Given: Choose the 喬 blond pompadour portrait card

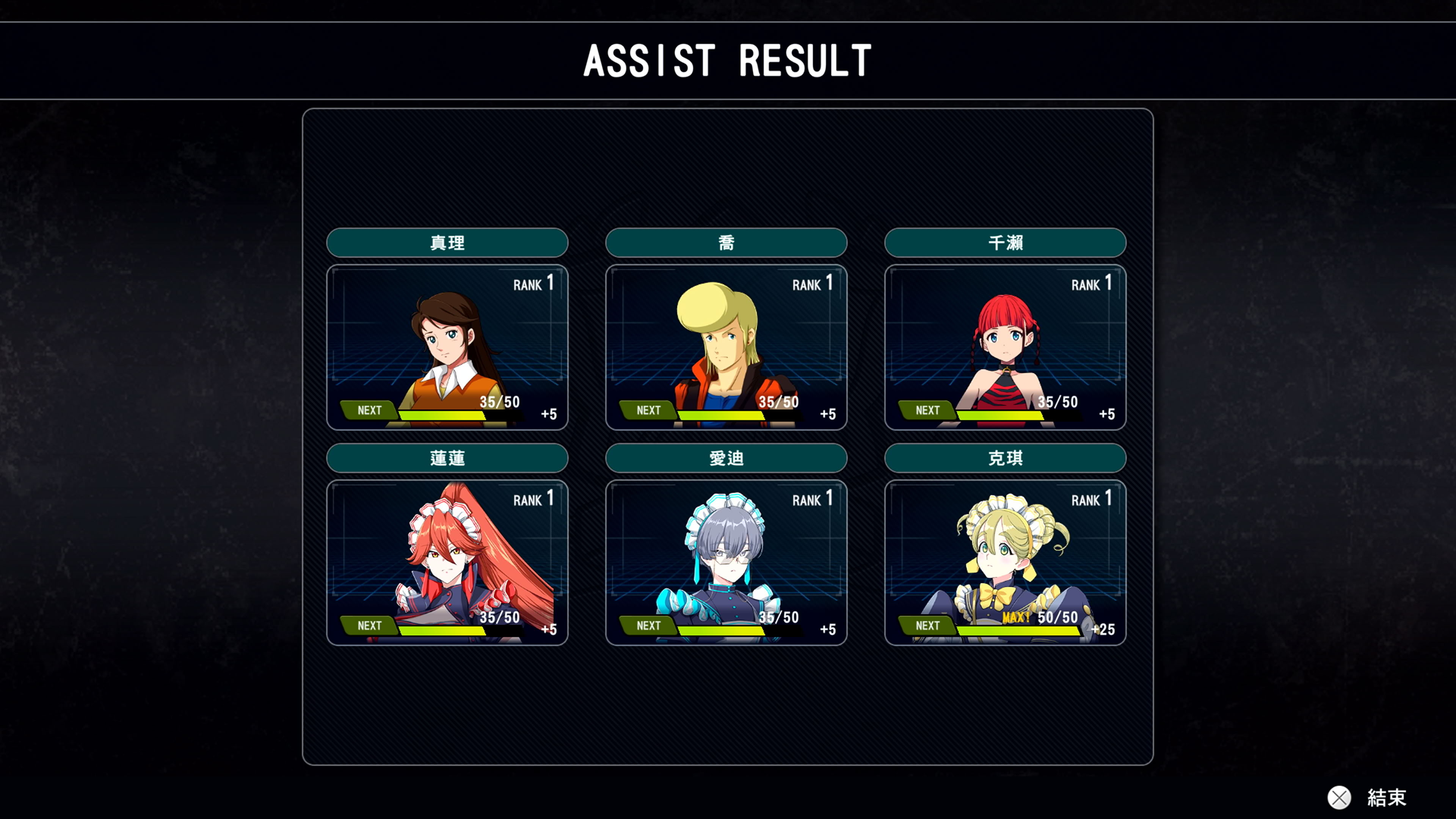Looking at the screenshot, I should click(x=726, y=347).
